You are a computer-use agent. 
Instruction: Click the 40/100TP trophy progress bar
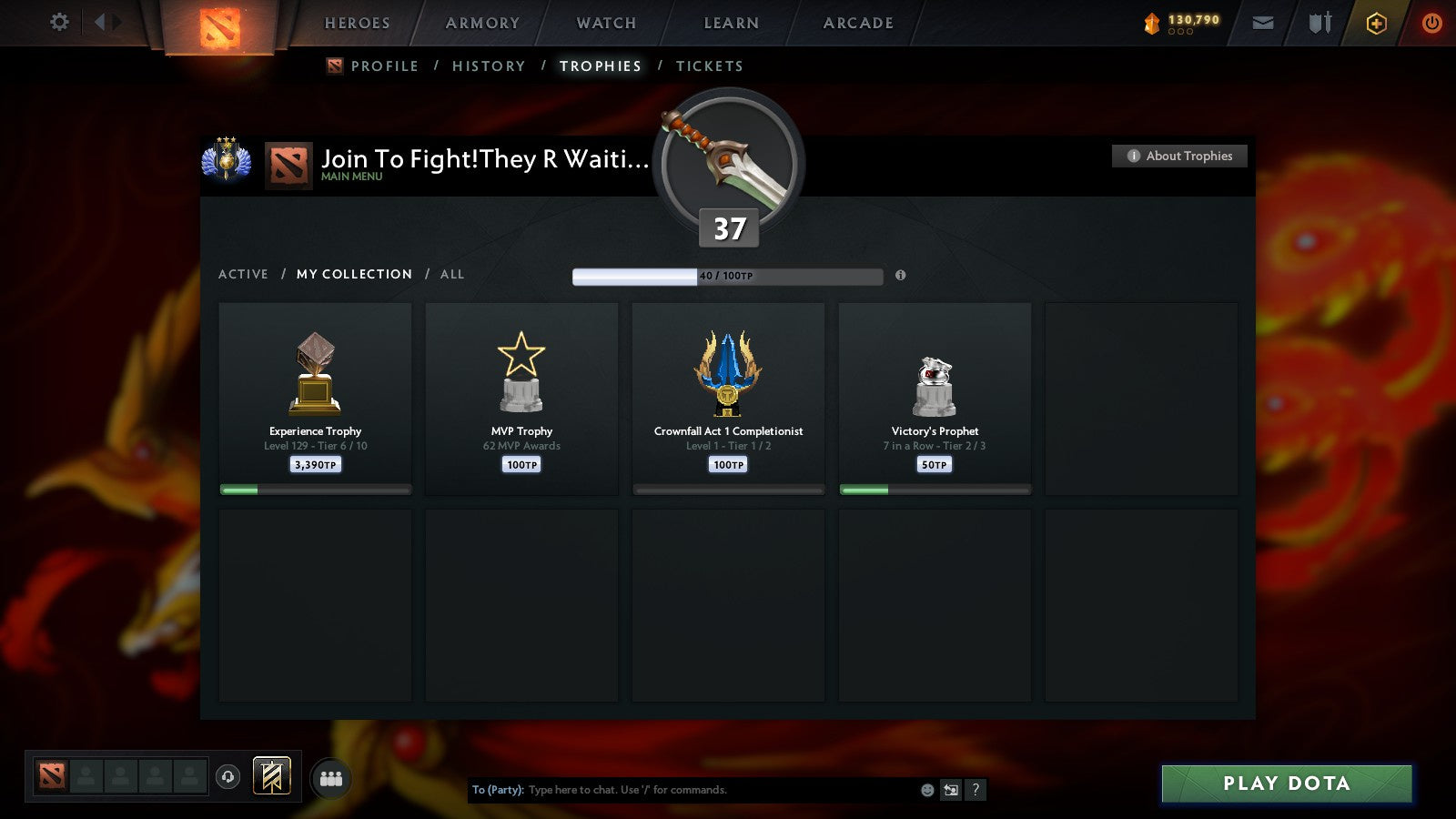(x=726, y=274)
